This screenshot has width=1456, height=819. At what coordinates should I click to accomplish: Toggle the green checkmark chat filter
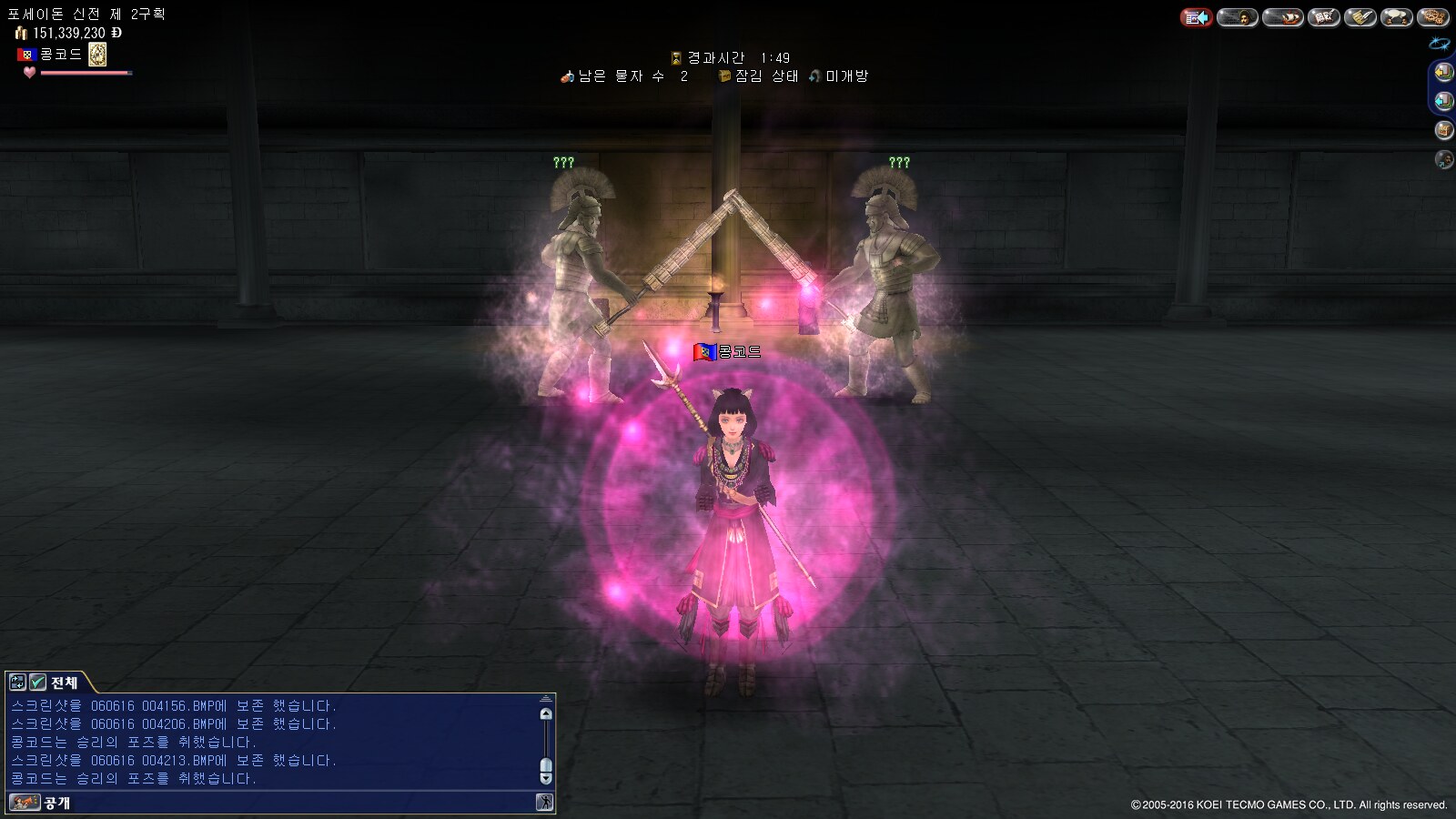coord(37,682)
